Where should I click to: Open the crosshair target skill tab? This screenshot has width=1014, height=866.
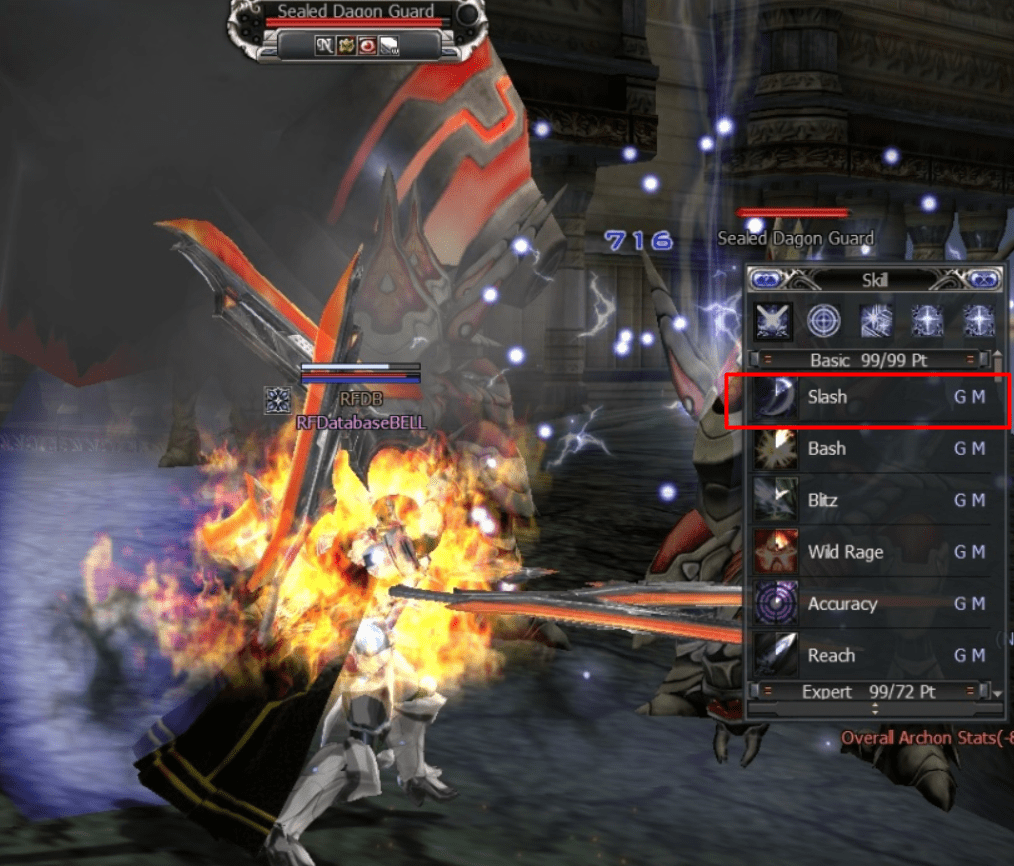tap(825, 321)
